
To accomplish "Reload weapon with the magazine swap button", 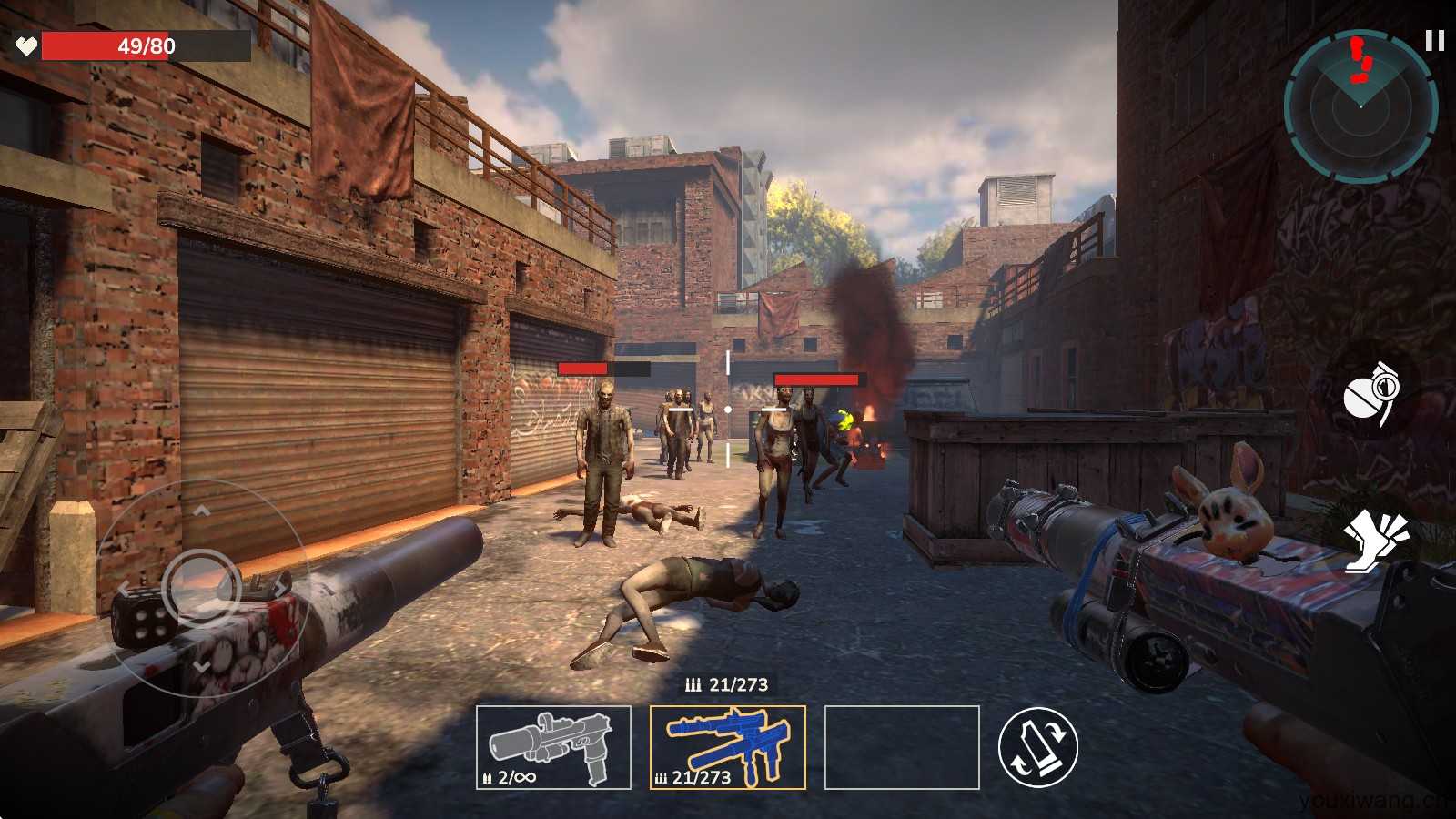I will (1037, 748).
